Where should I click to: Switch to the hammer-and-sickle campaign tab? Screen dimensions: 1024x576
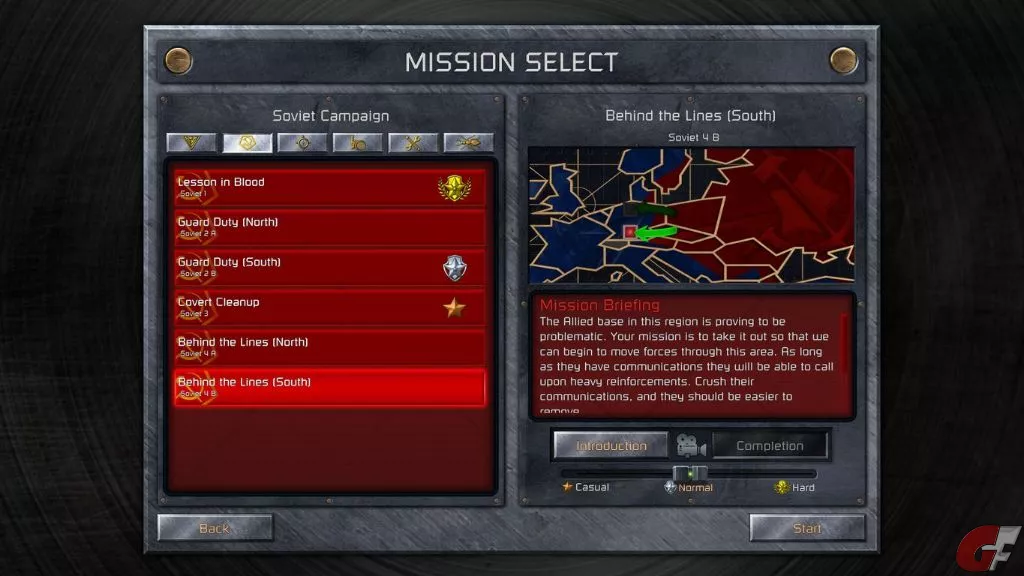click(248, 143)
